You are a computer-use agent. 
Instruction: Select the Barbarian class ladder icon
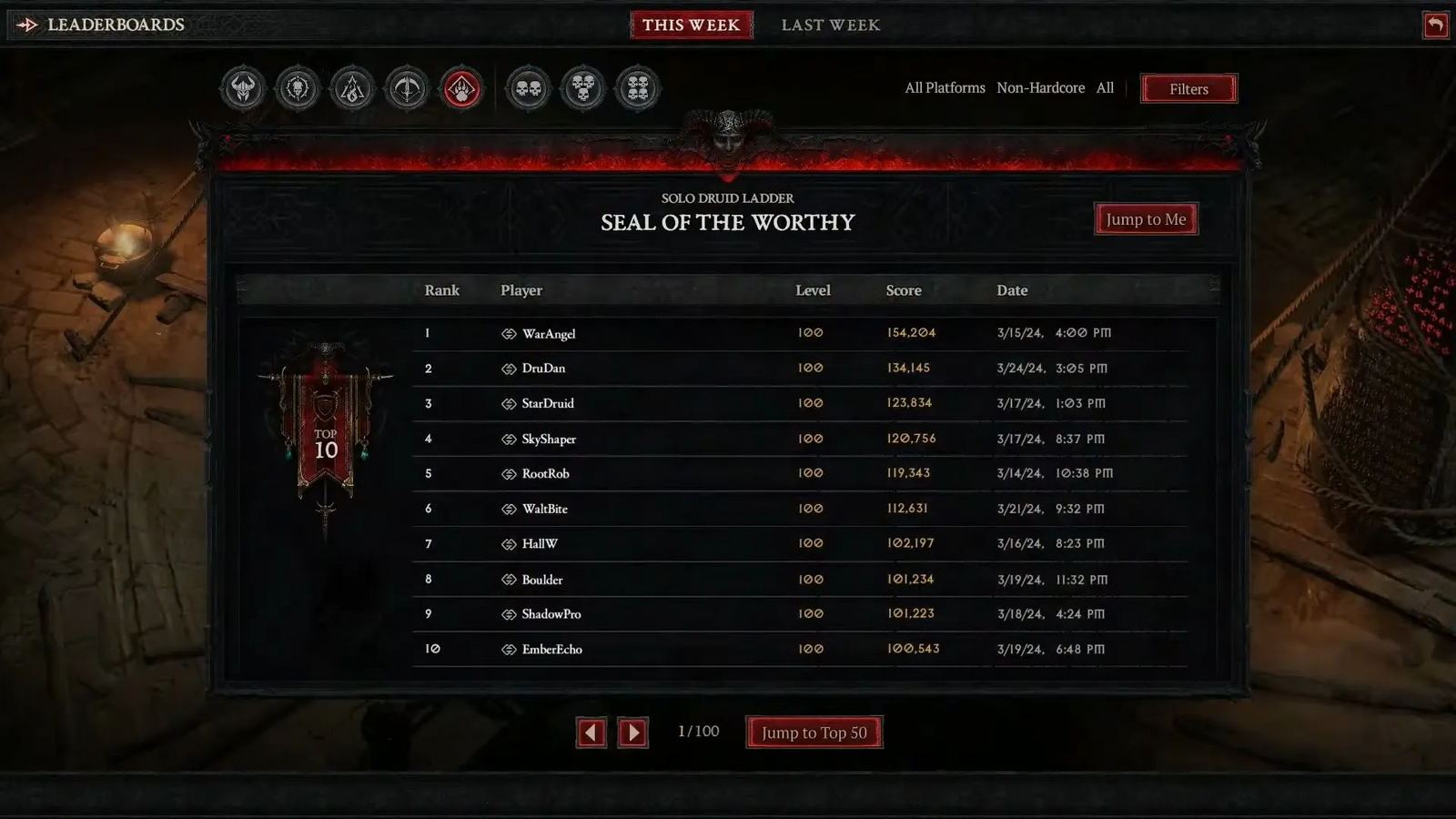tap(242, 88)
